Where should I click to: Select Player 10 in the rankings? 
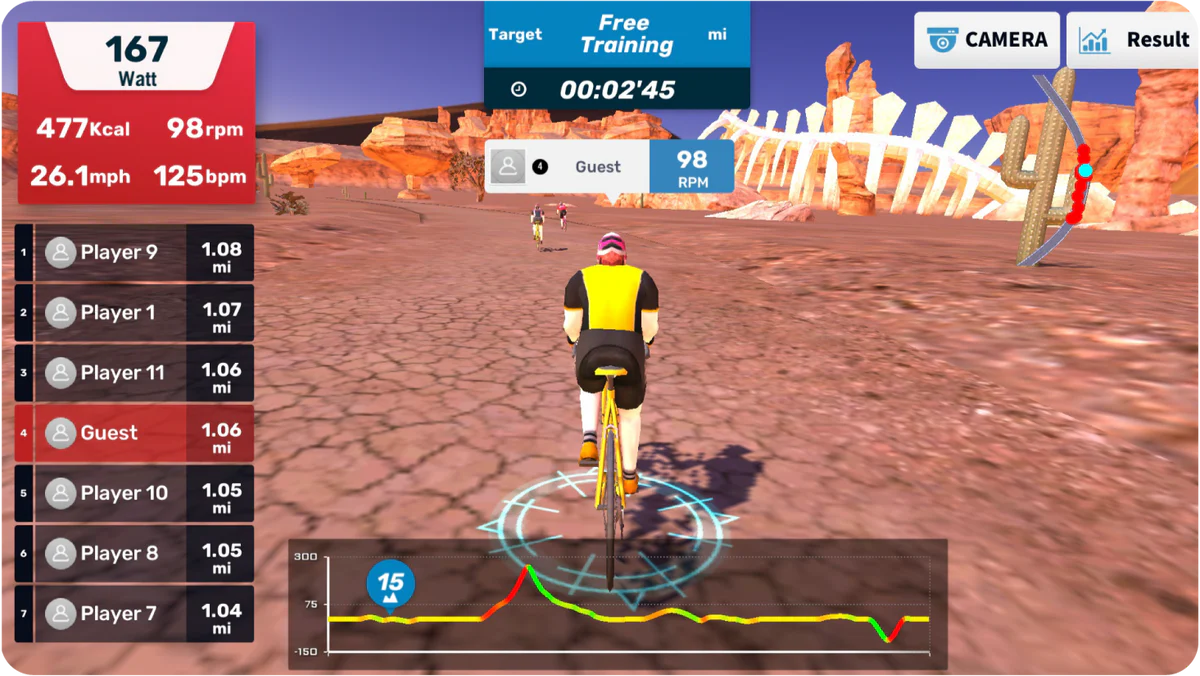pos(134,493)
